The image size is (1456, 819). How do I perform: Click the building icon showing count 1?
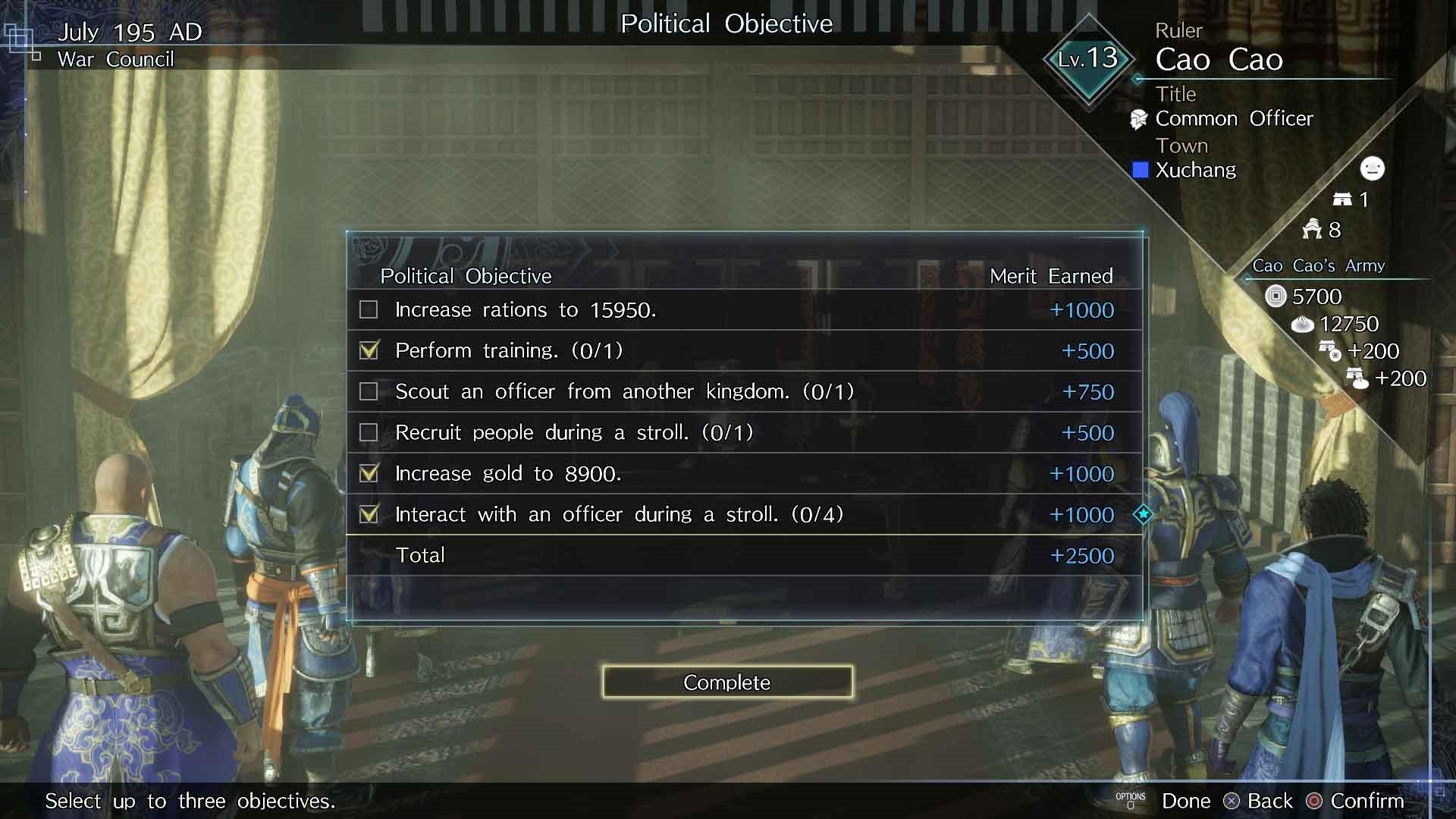click(1344, 199)
